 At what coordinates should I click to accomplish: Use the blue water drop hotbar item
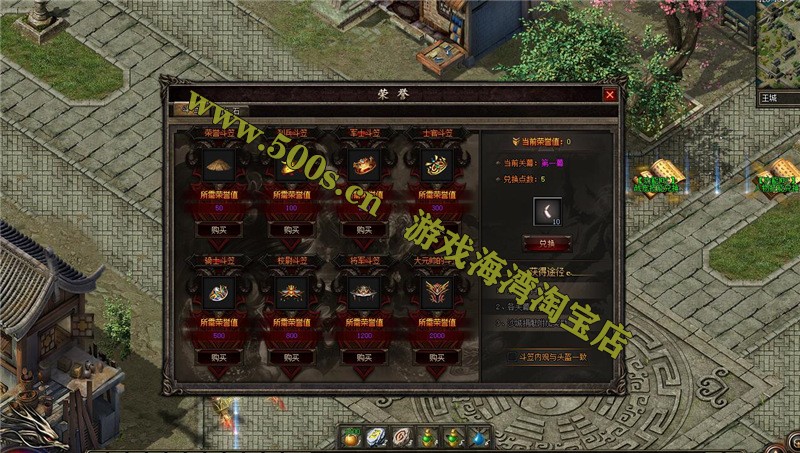coord(480,439)
